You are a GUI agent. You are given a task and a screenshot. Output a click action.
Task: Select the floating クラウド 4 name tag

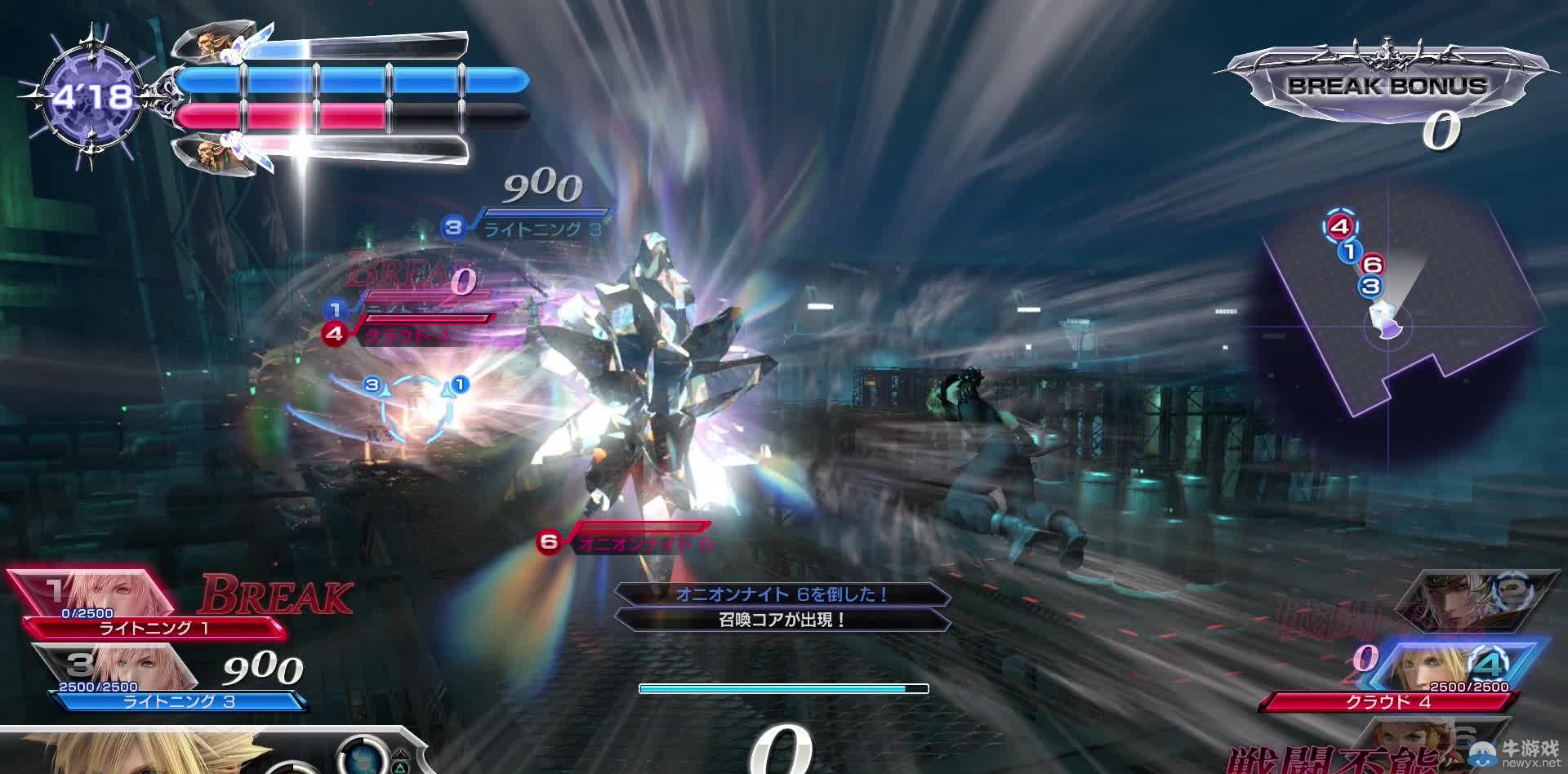pos(408,335)
